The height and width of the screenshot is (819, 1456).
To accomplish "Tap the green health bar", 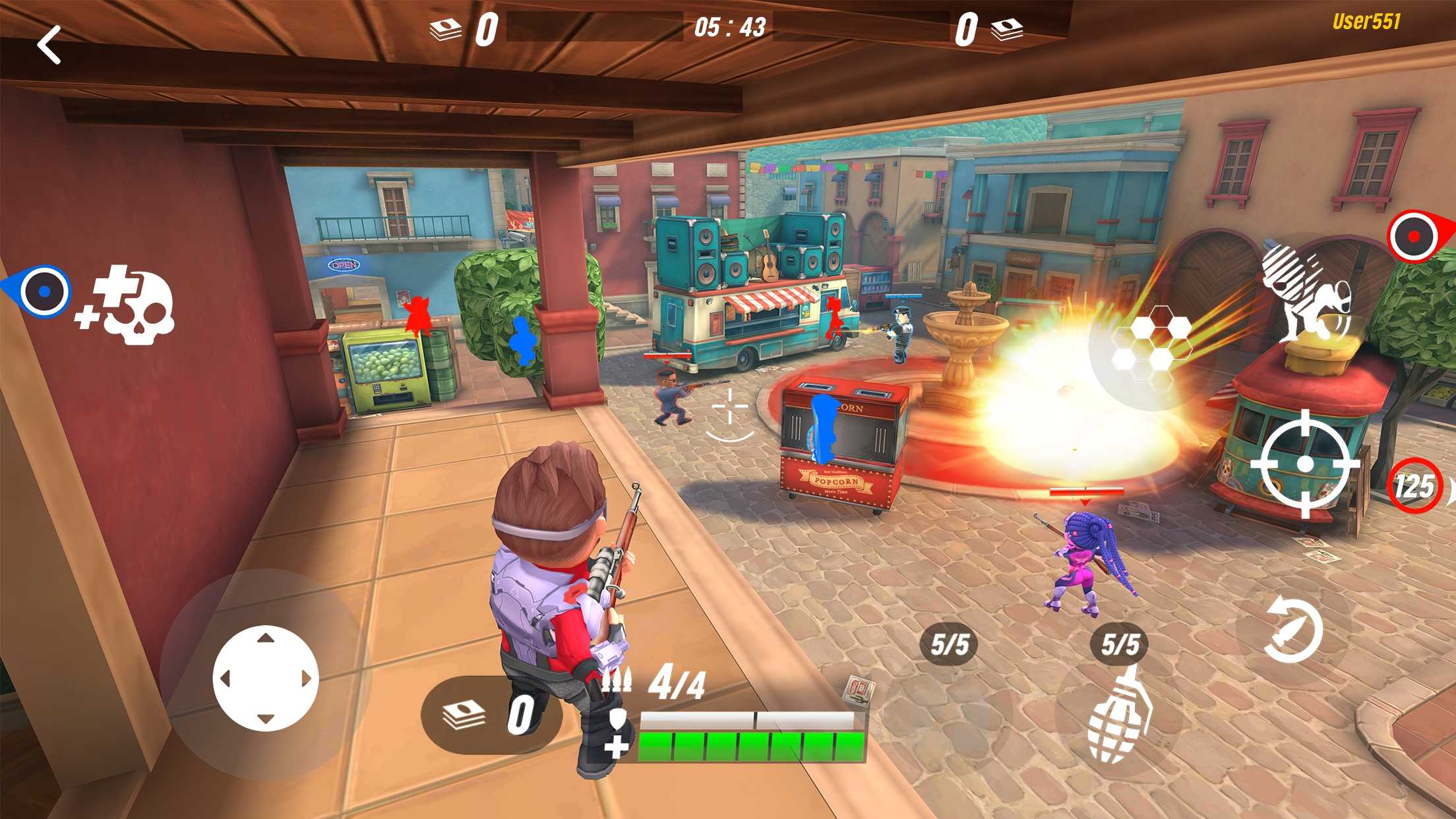I will pyautogui.click(x=752, y=747).
